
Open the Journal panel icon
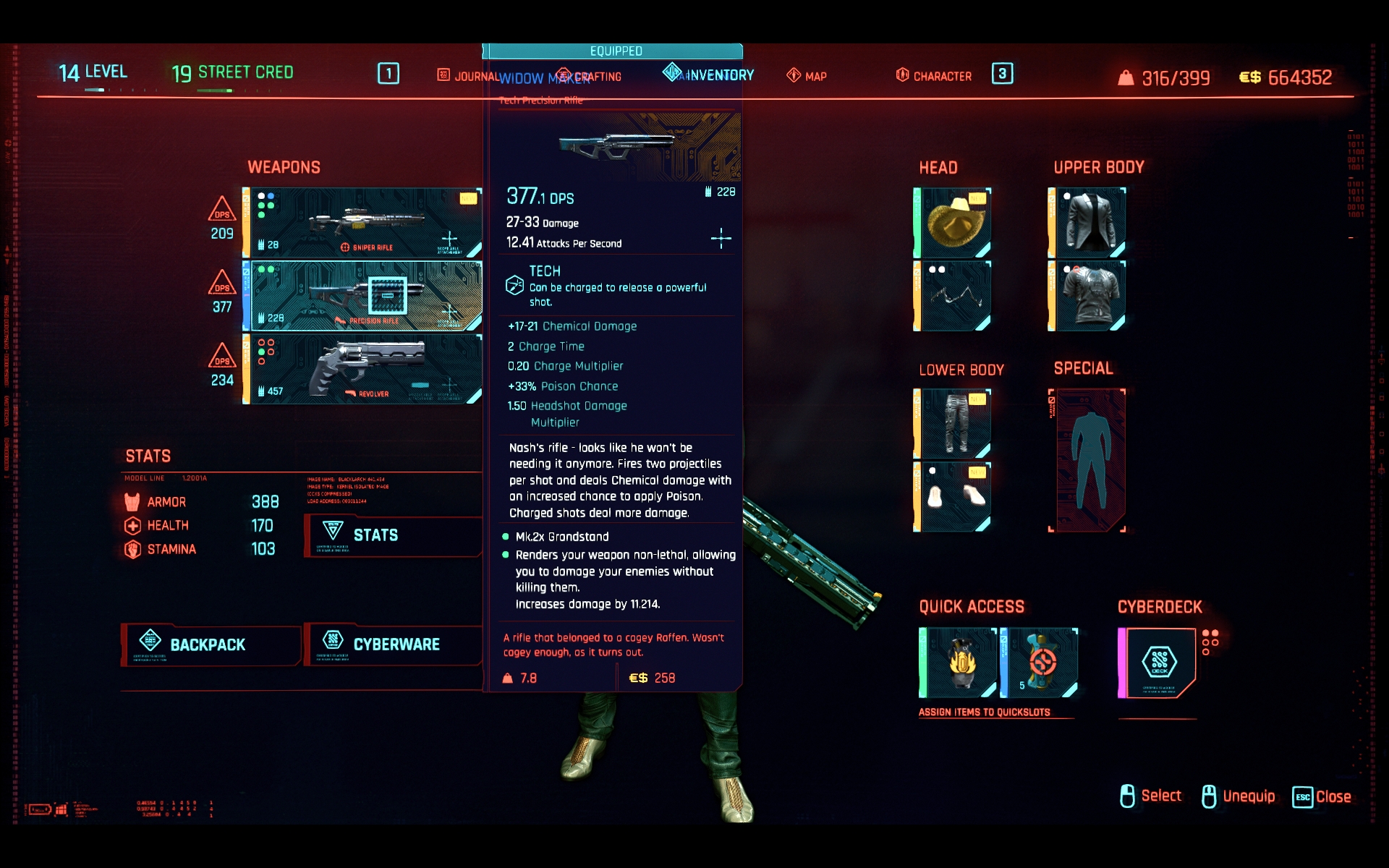tap(442, 73)
